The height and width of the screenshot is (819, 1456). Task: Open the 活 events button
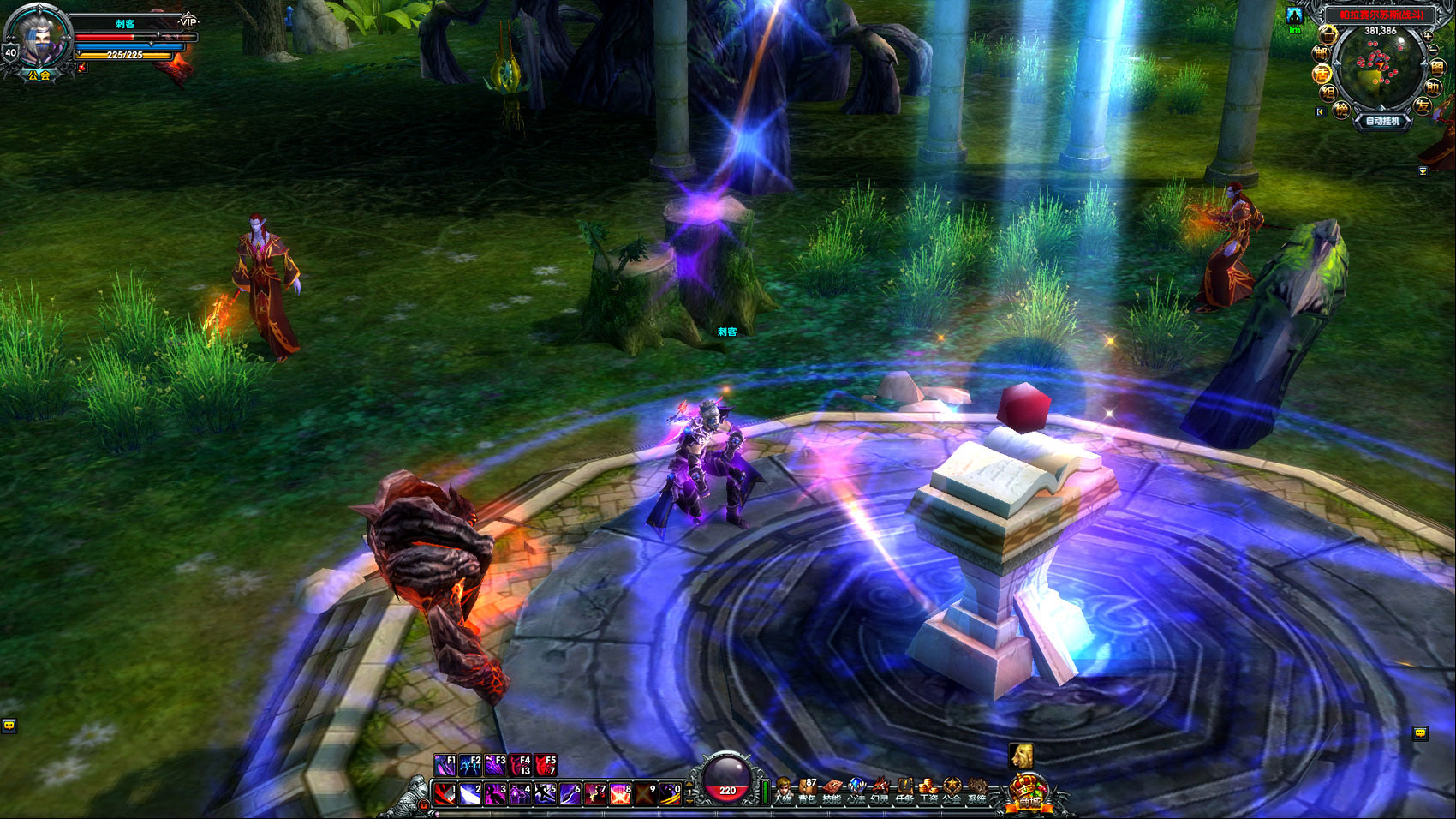1322,74
